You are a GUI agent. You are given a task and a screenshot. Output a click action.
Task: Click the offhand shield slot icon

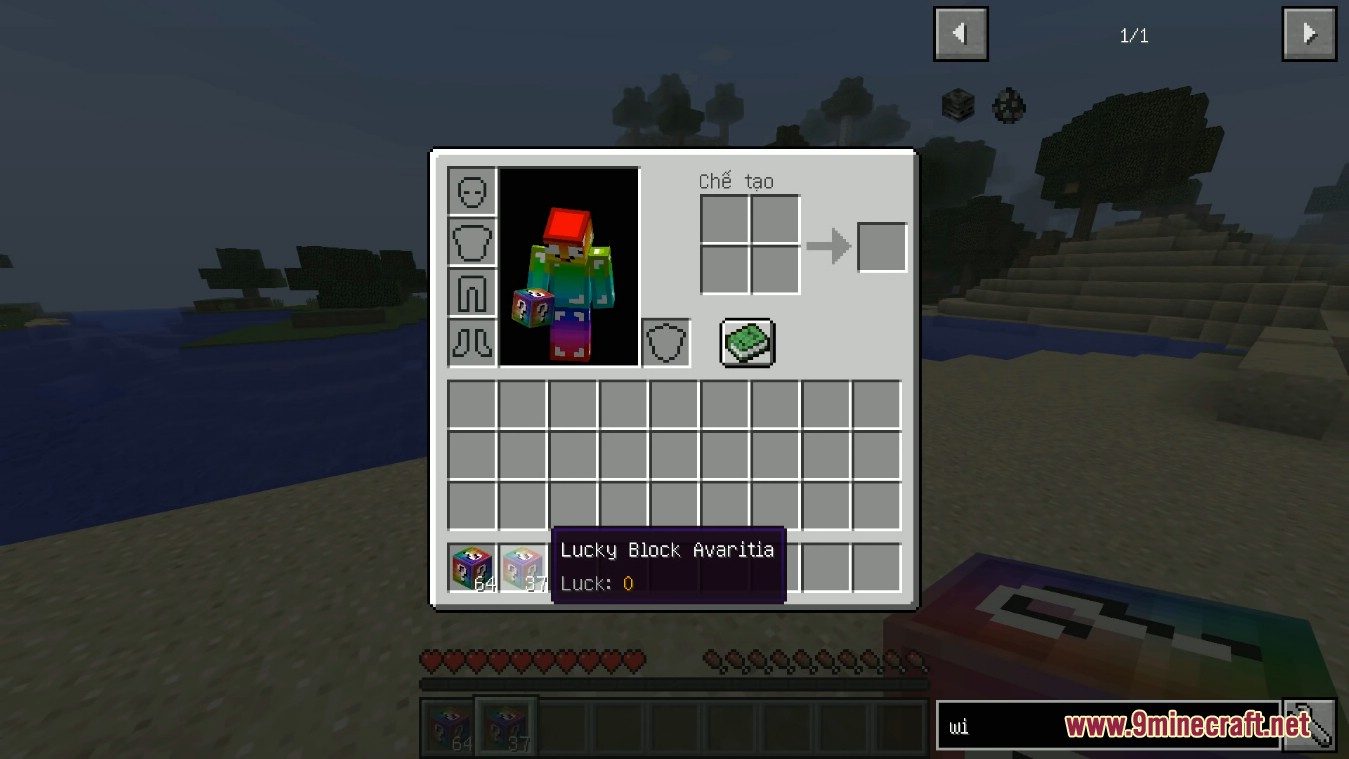(x=665, y=342)
